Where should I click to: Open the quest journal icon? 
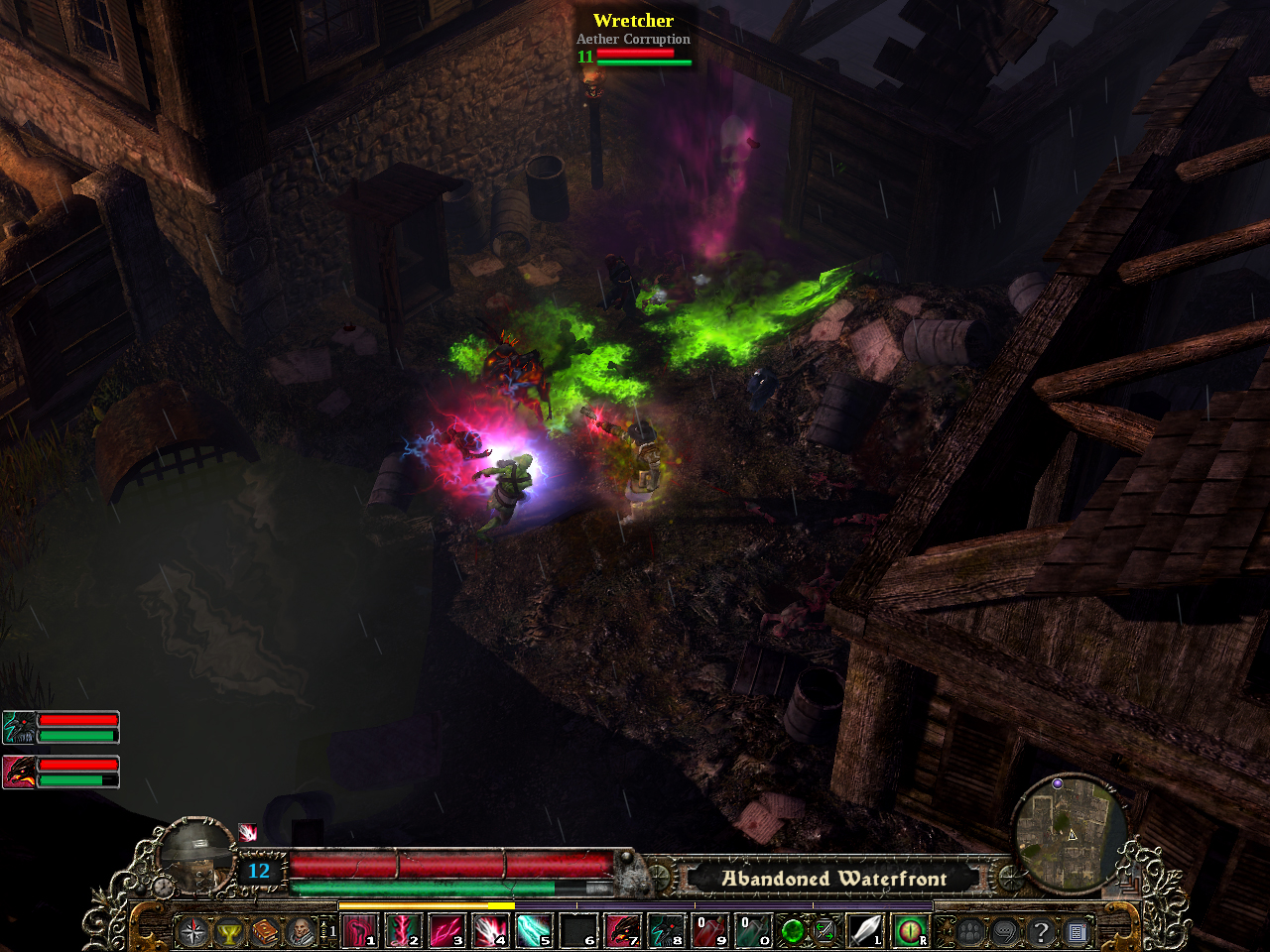1078,932
